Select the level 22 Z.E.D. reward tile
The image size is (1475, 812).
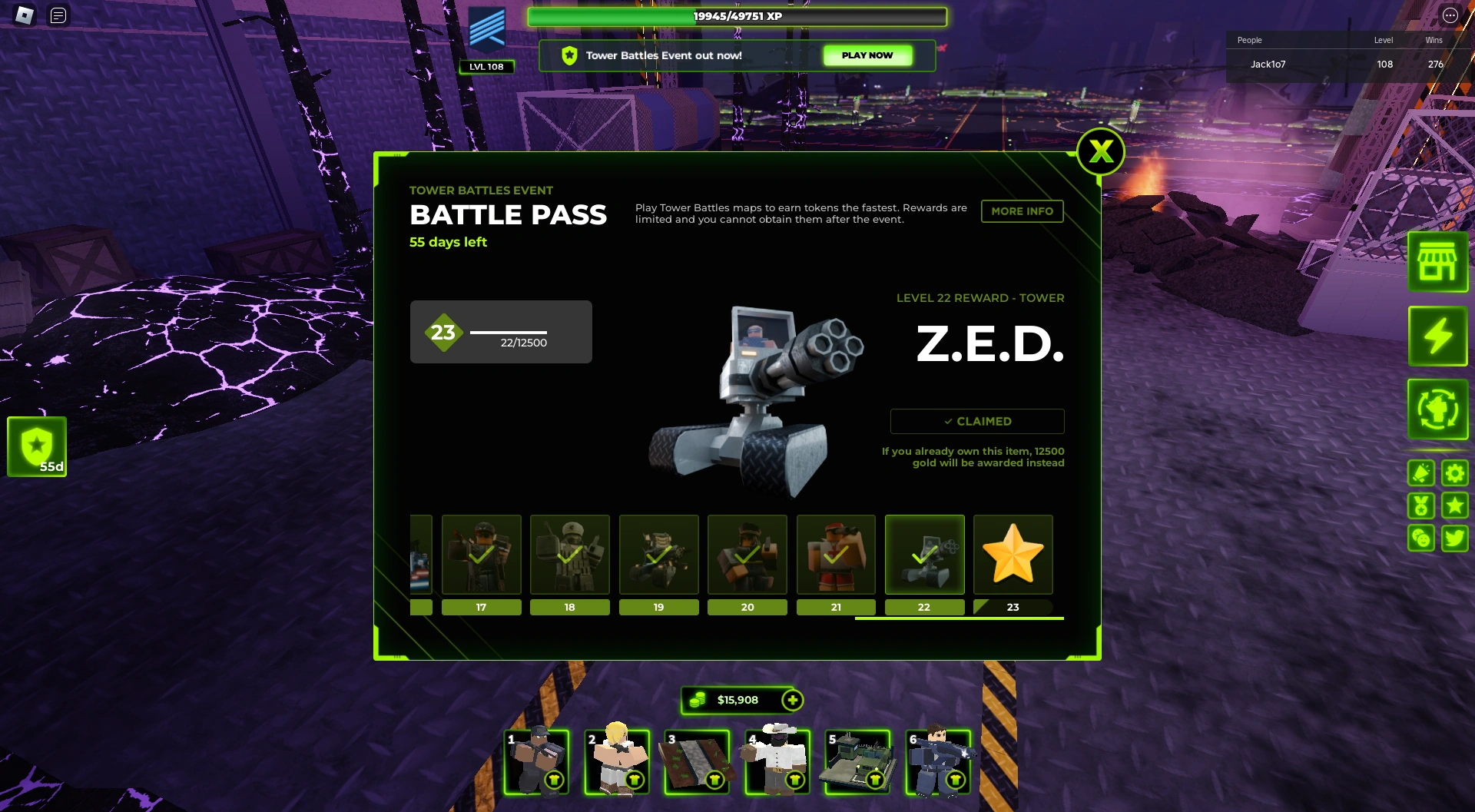(x=924, y=555)
